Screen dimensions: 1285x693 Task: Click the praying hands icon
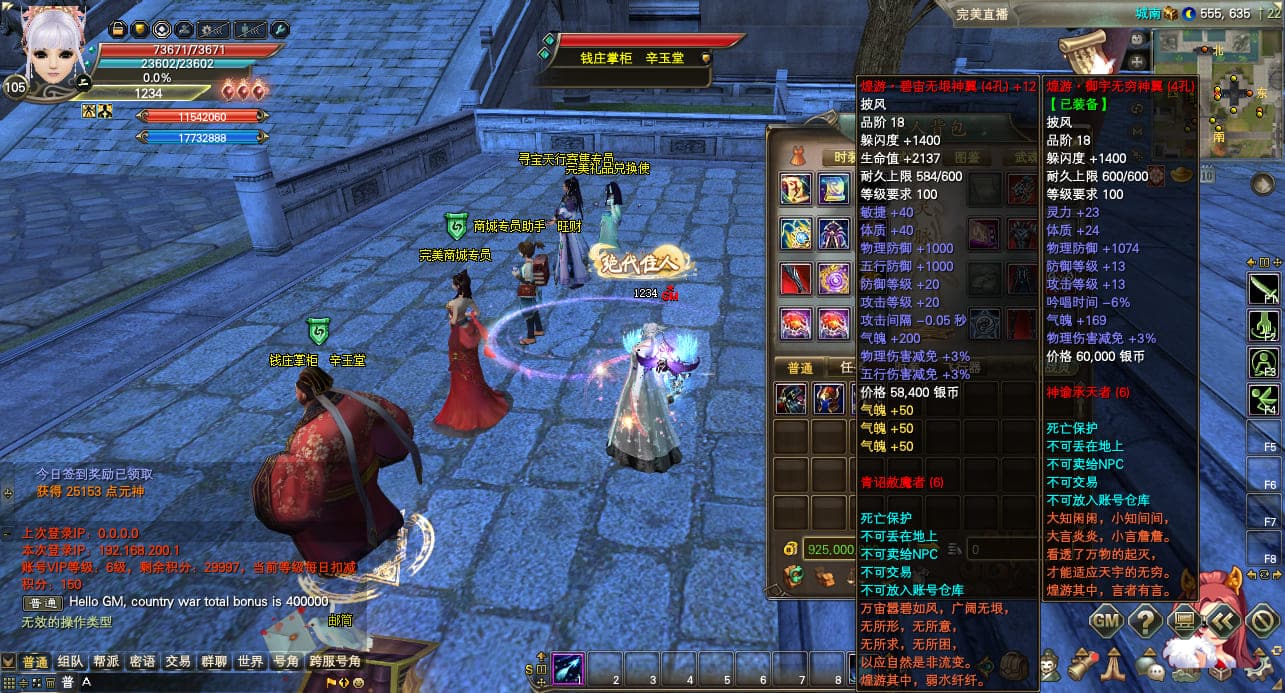(1114, 664)
